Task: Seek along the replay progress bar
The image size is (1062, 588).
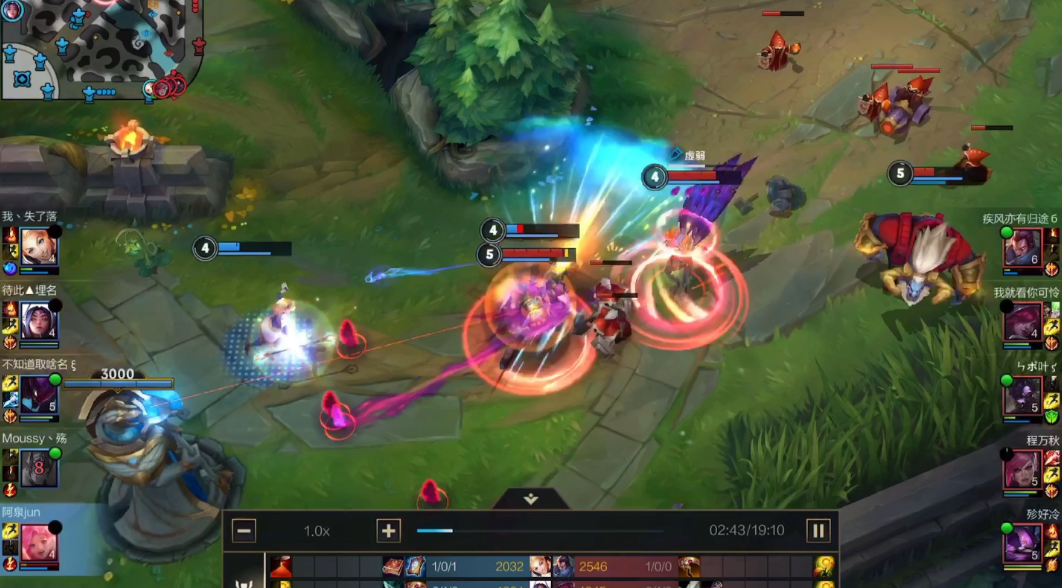Action: (540, 531)
